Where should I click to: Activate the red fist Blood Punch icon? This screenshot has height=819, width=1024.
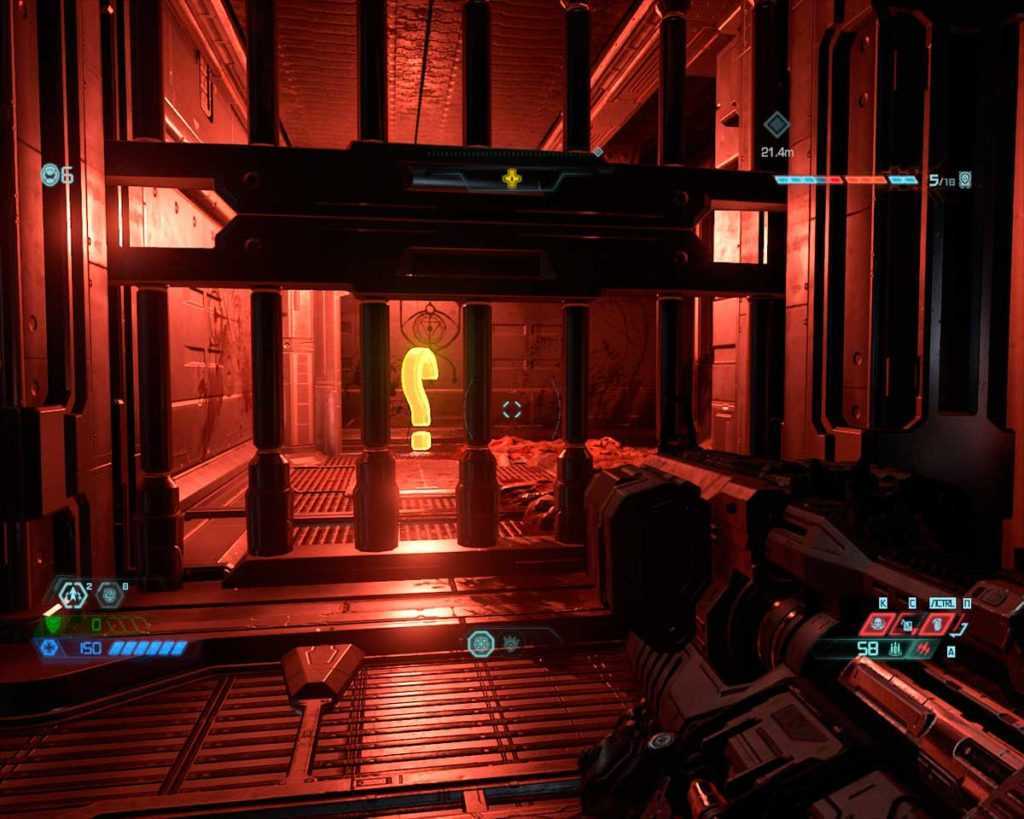click(939, 624)
